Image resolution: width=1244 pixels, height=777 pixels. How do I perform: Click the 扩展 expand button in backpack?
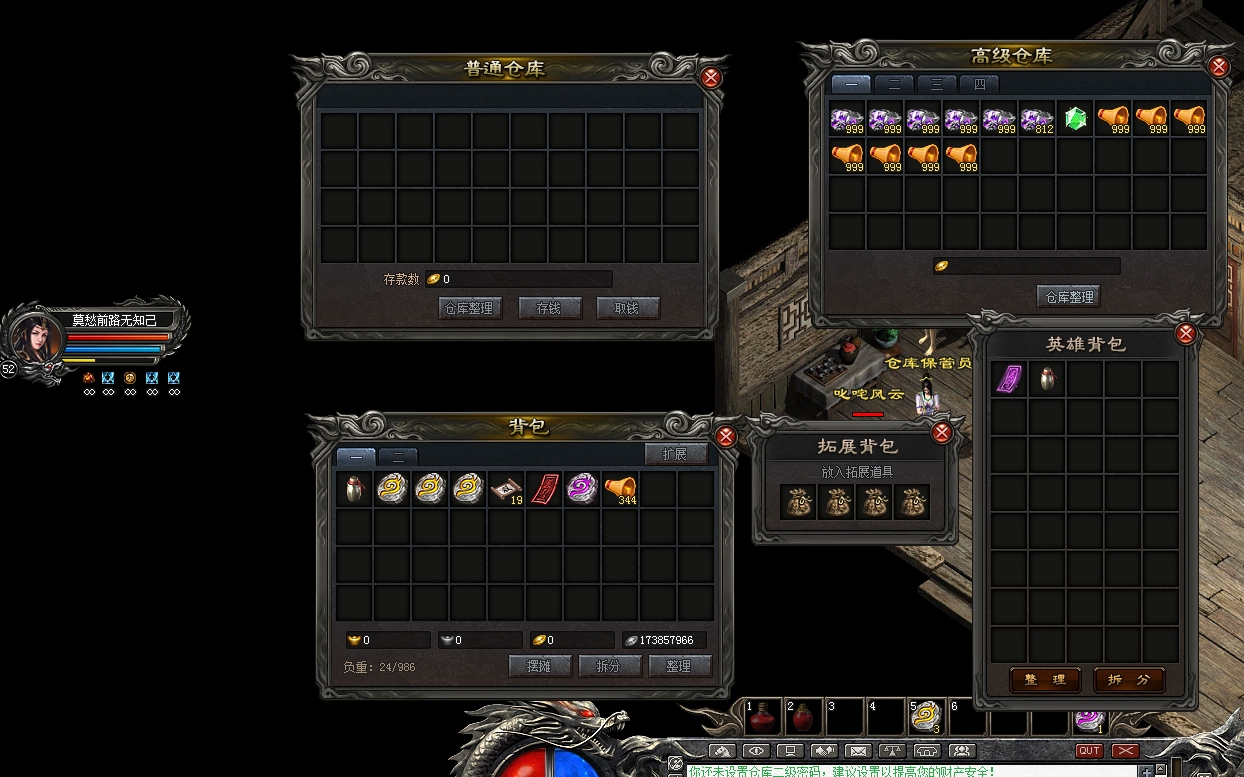pos(675,455)
